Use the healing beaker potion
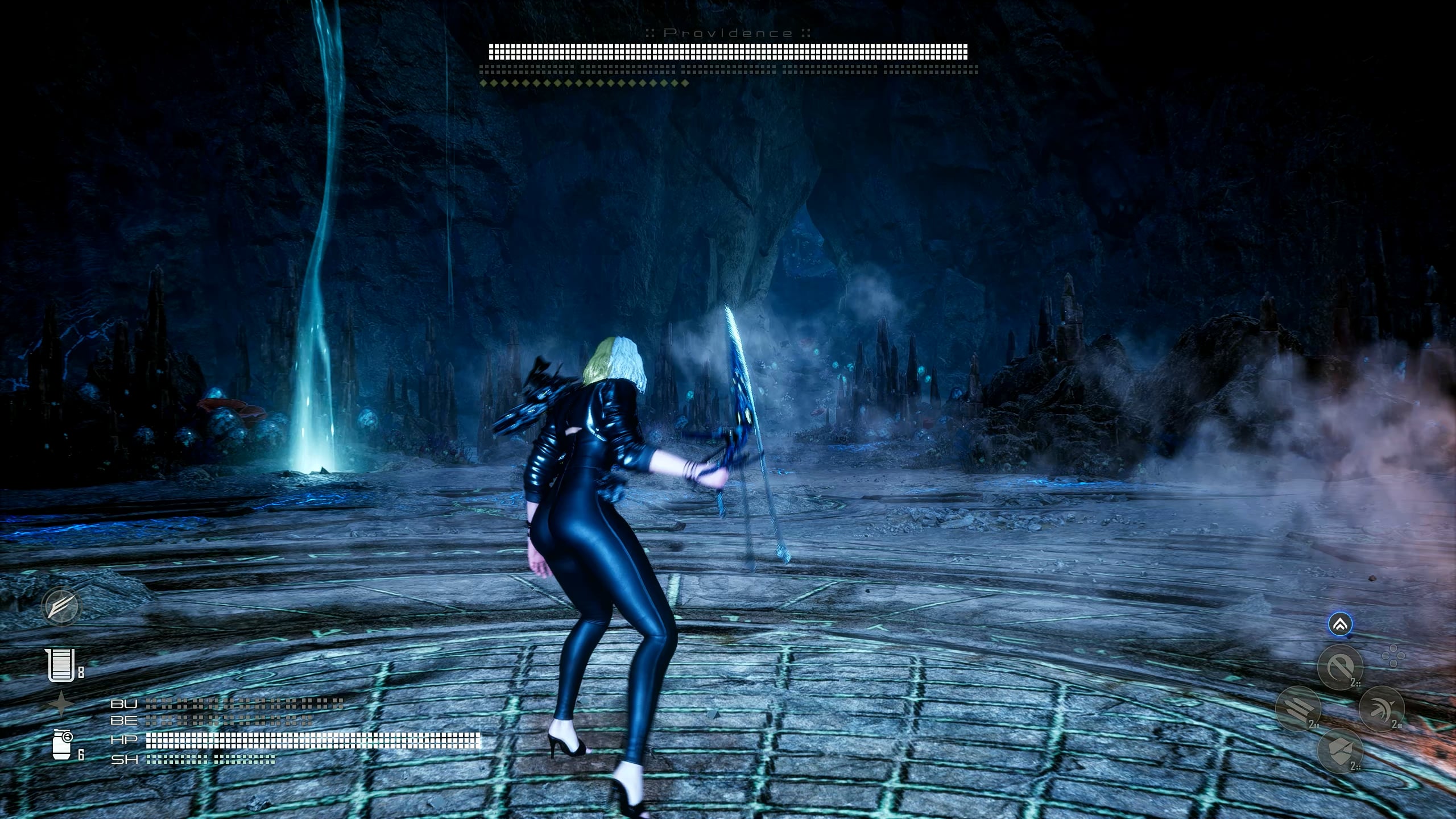This screenshot has width=1456, height=819. 61,665
